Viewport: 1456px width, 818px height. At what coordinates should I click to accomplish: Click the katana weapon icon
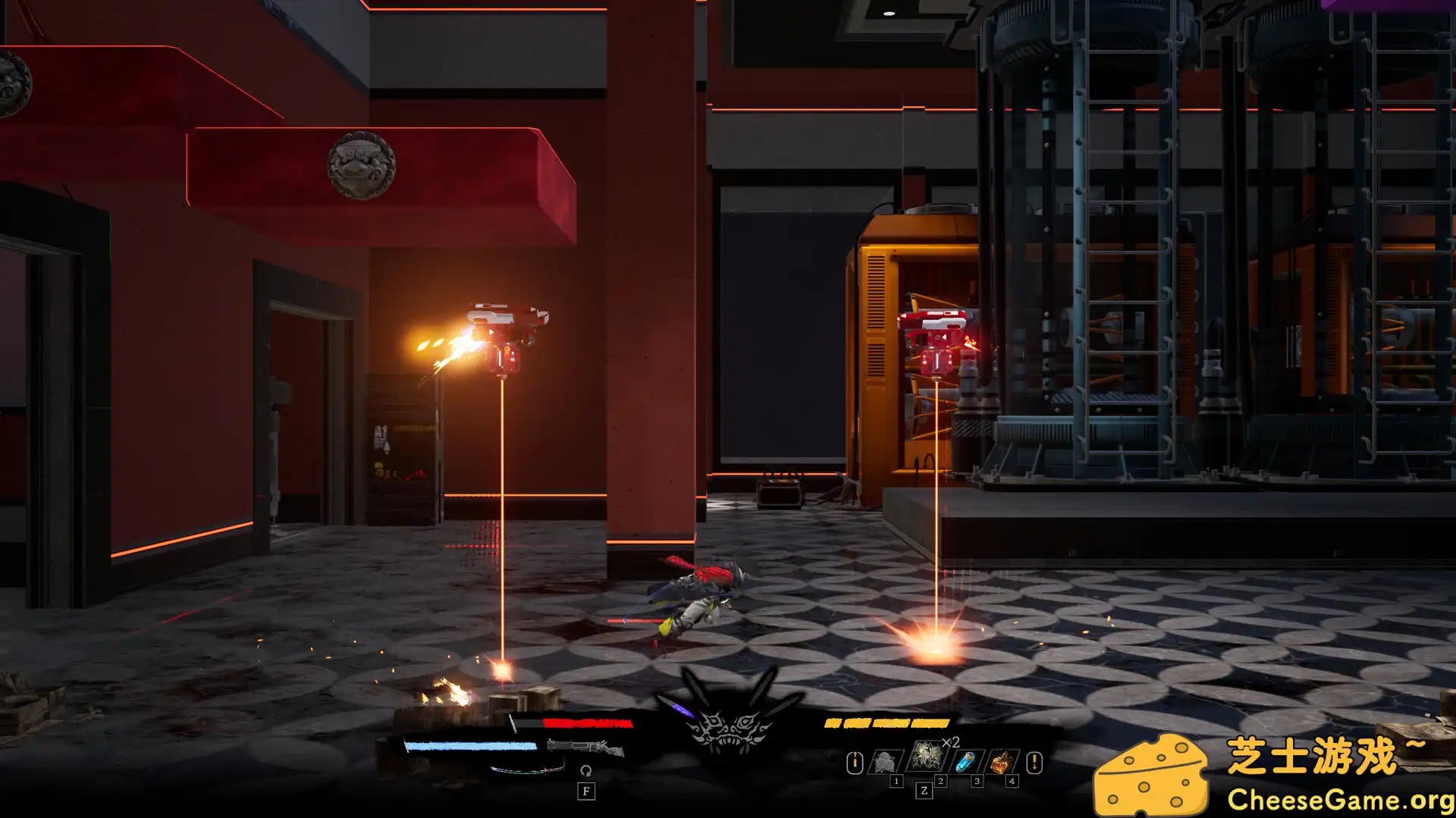click(x=526, y=771)
